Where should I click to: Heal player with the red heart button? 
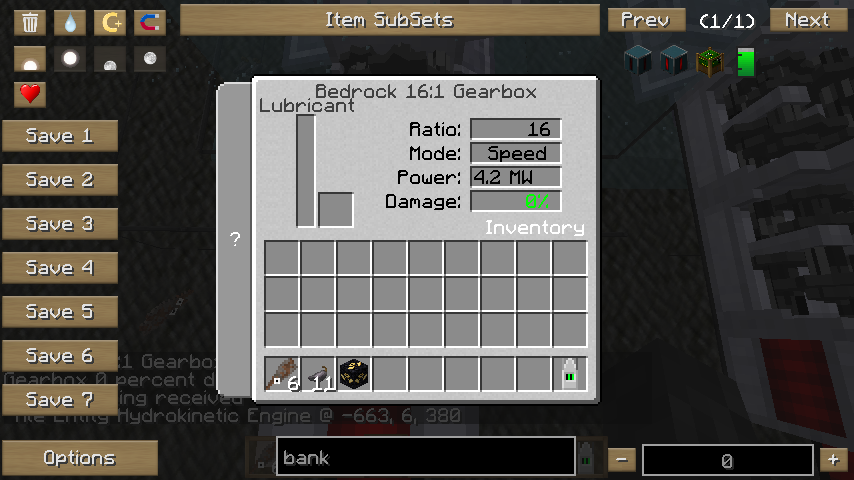30,95
